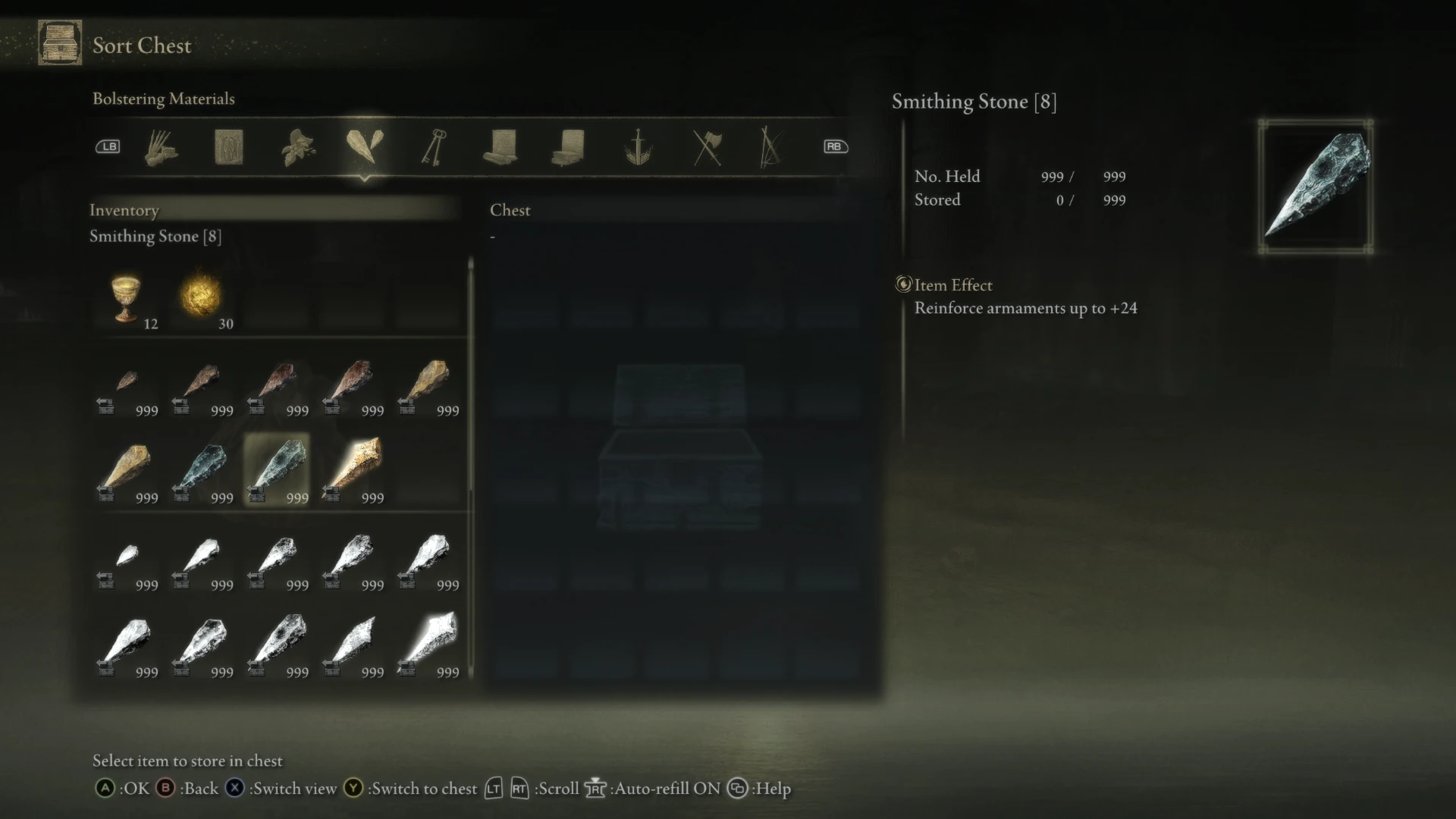Screen dimensions: 1456x819
Task: Click the Smithing Stone preview image
Action: [x=1316, y=187]
